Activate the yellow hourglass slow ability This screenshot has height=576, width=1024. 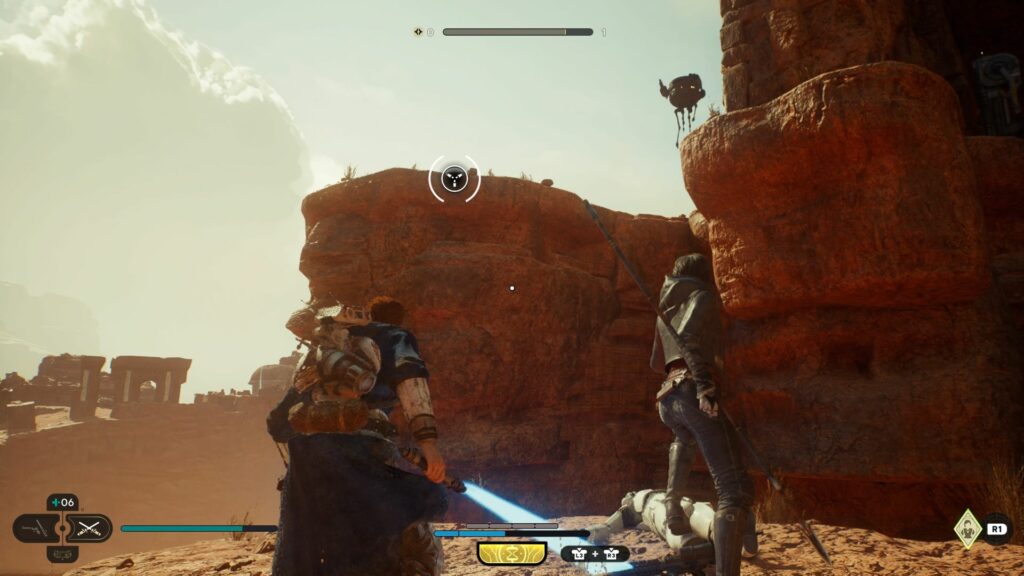point(511,552)
